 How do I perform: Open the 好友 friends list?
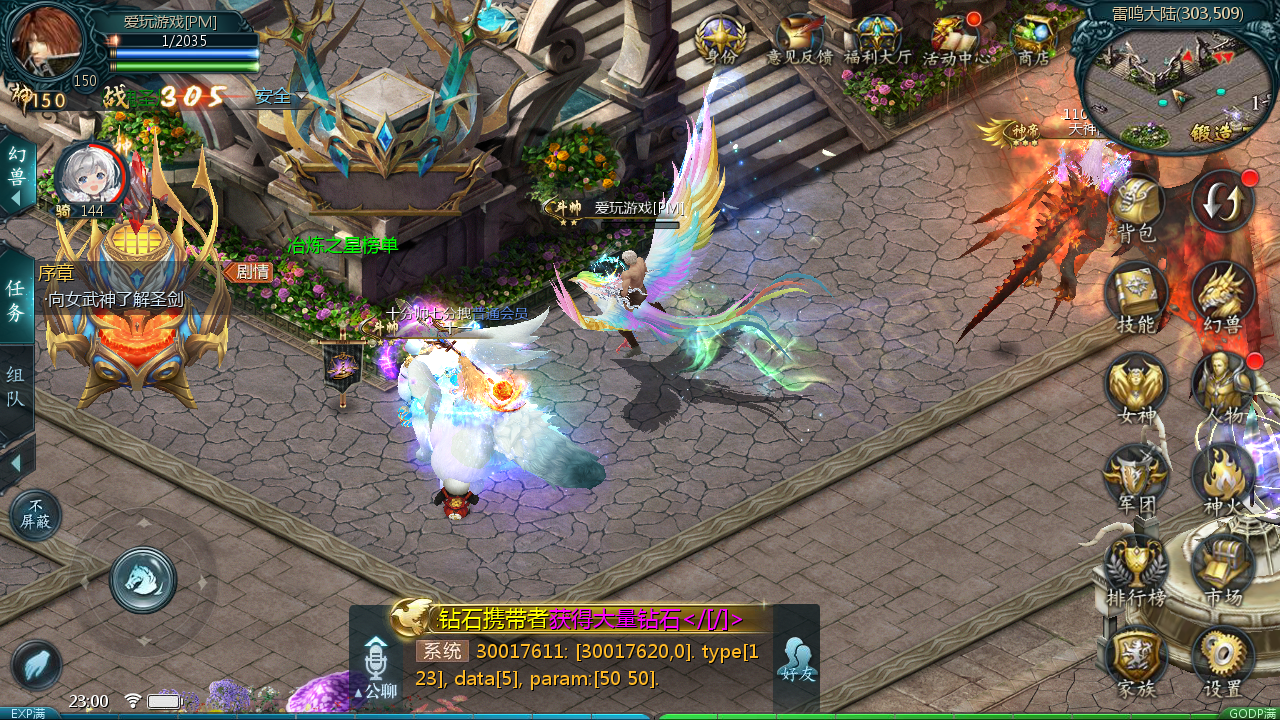[796, 658]
